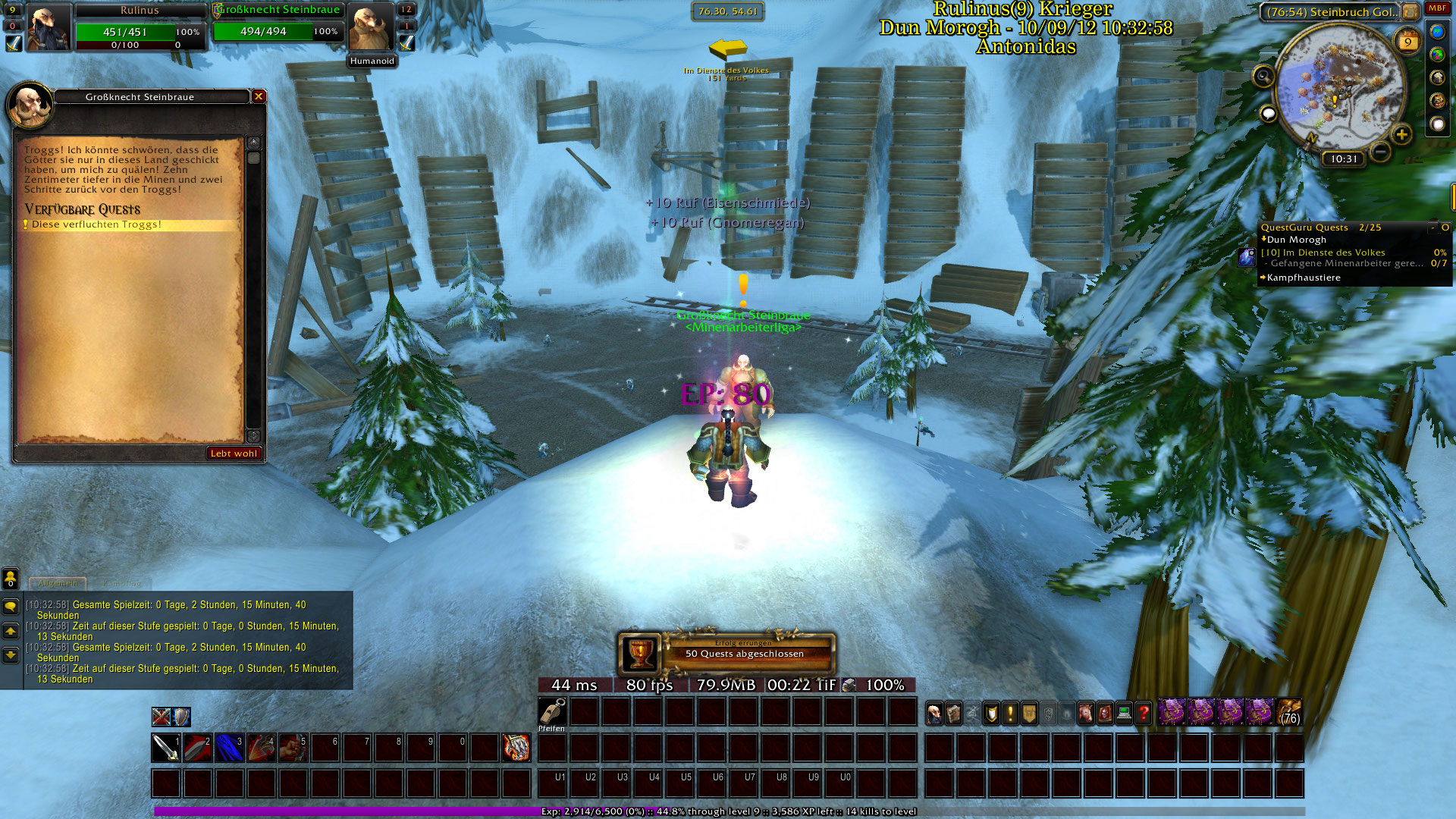Use the Pfeifen whistle action button
The image size is (1456, 819).
552,712
